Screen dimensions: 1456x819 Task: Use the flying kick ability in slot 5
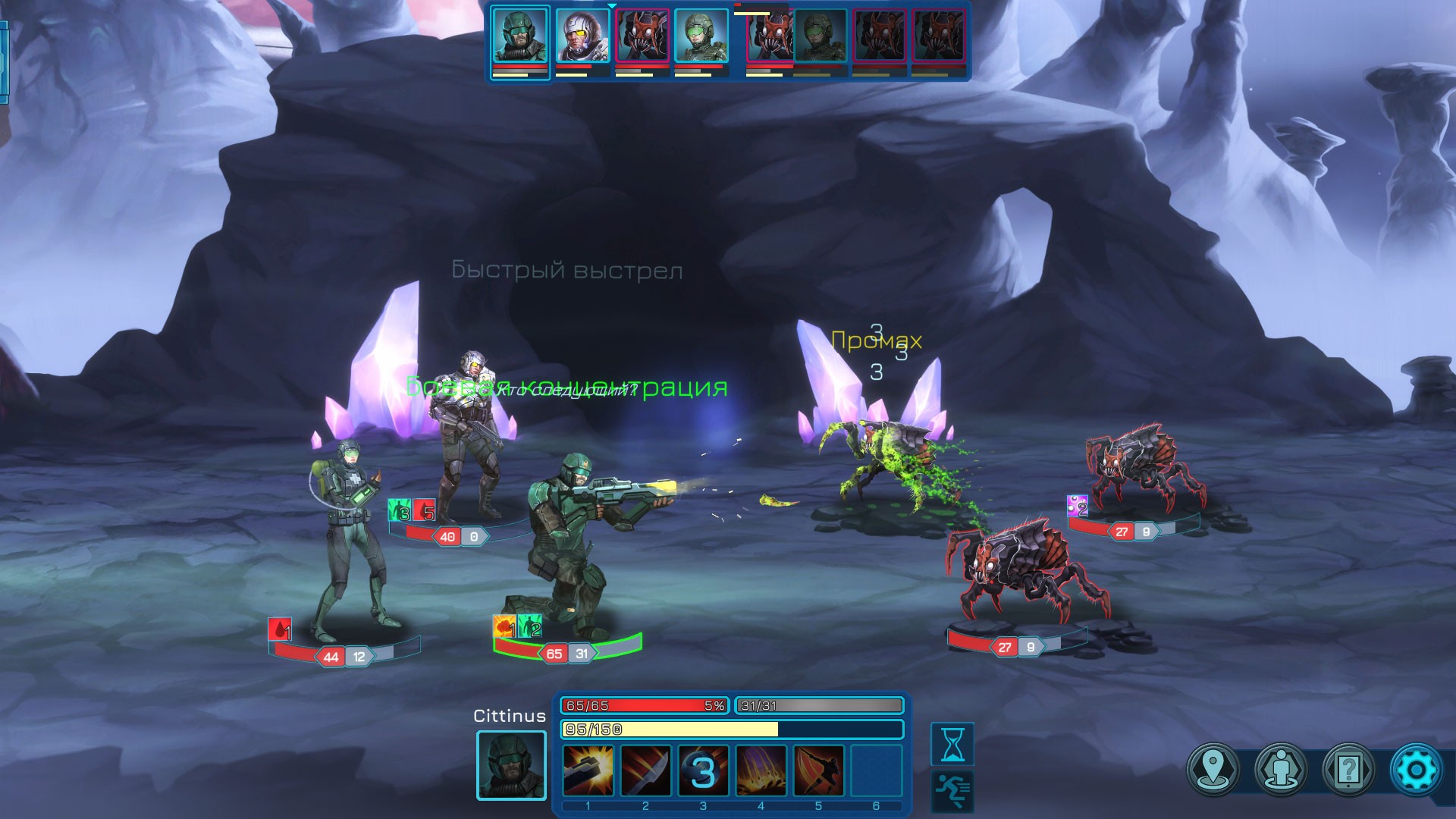tap(818, 770)
